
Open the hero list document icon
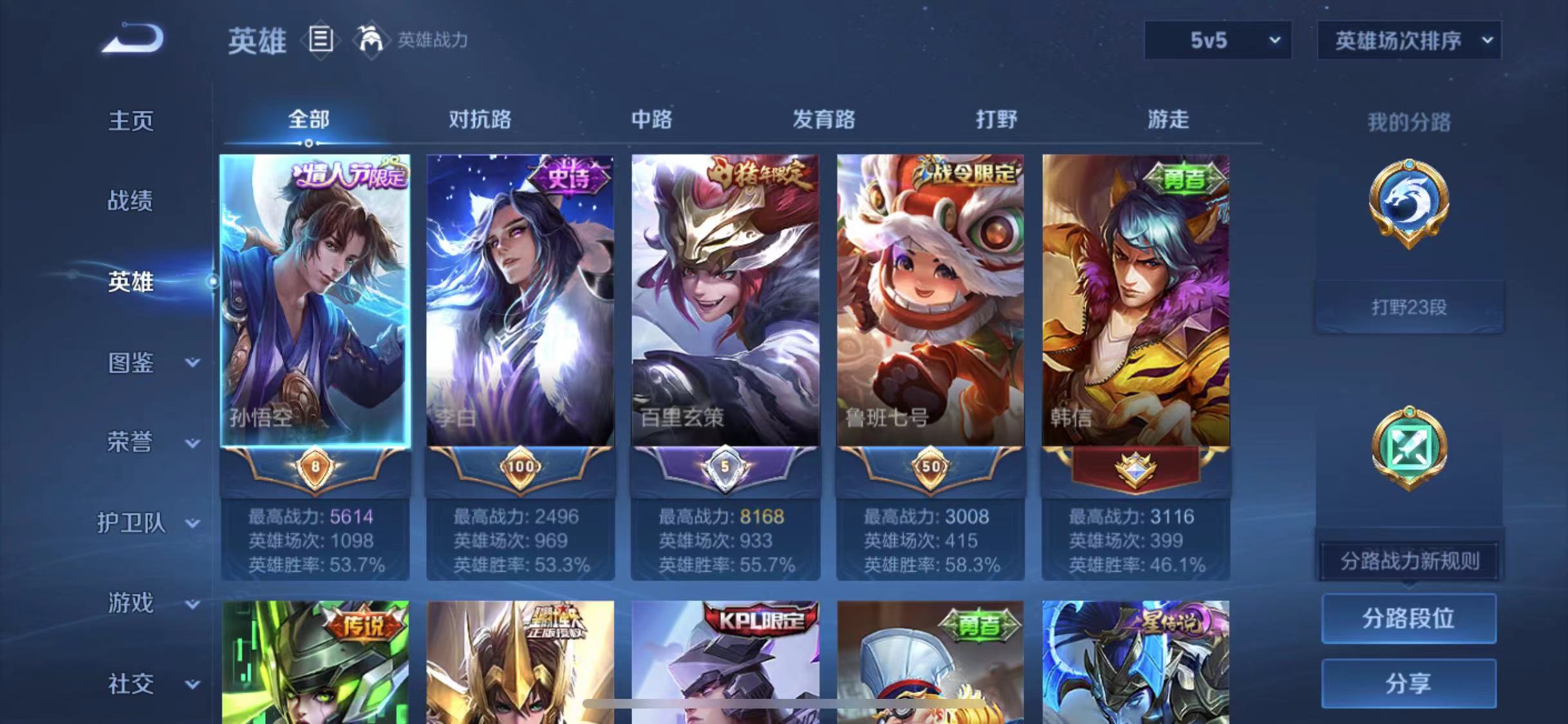click(x=320, y=40)
